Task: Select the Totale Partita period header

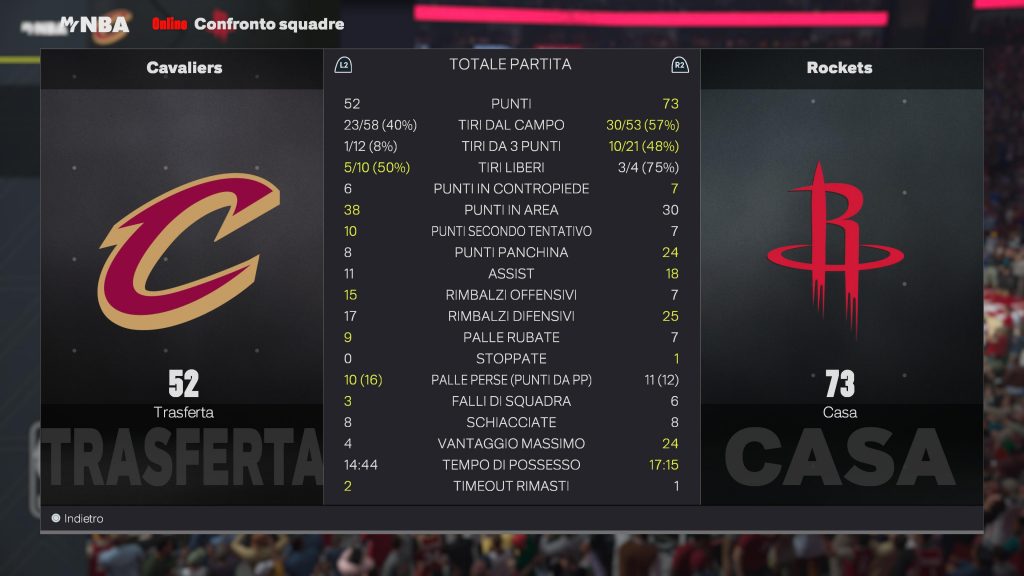Action: tap(510, 64)
